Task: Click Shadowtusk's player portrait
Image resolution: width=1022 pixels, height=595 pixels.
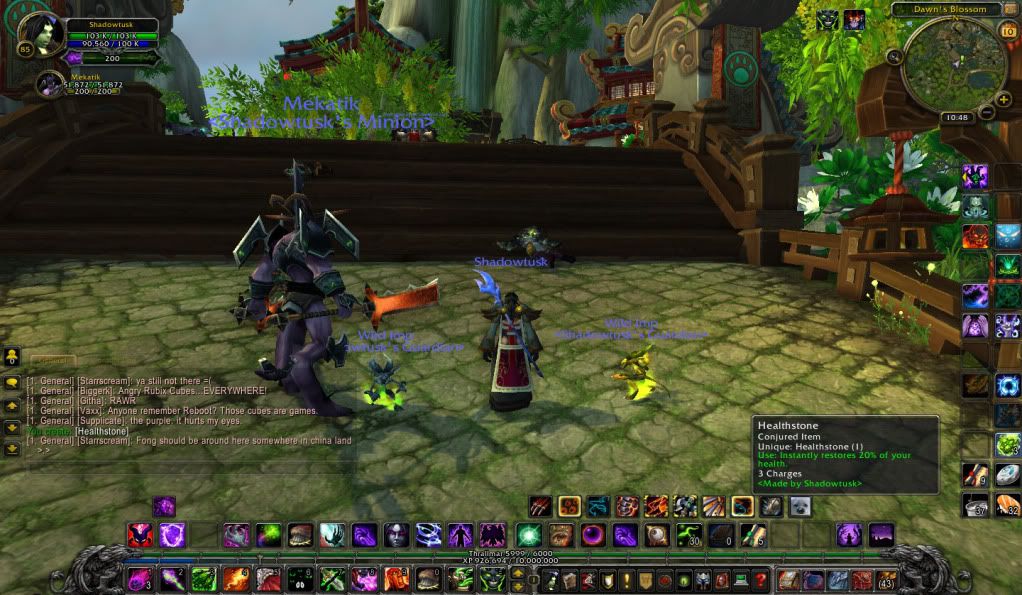Action: pos(41,35)
